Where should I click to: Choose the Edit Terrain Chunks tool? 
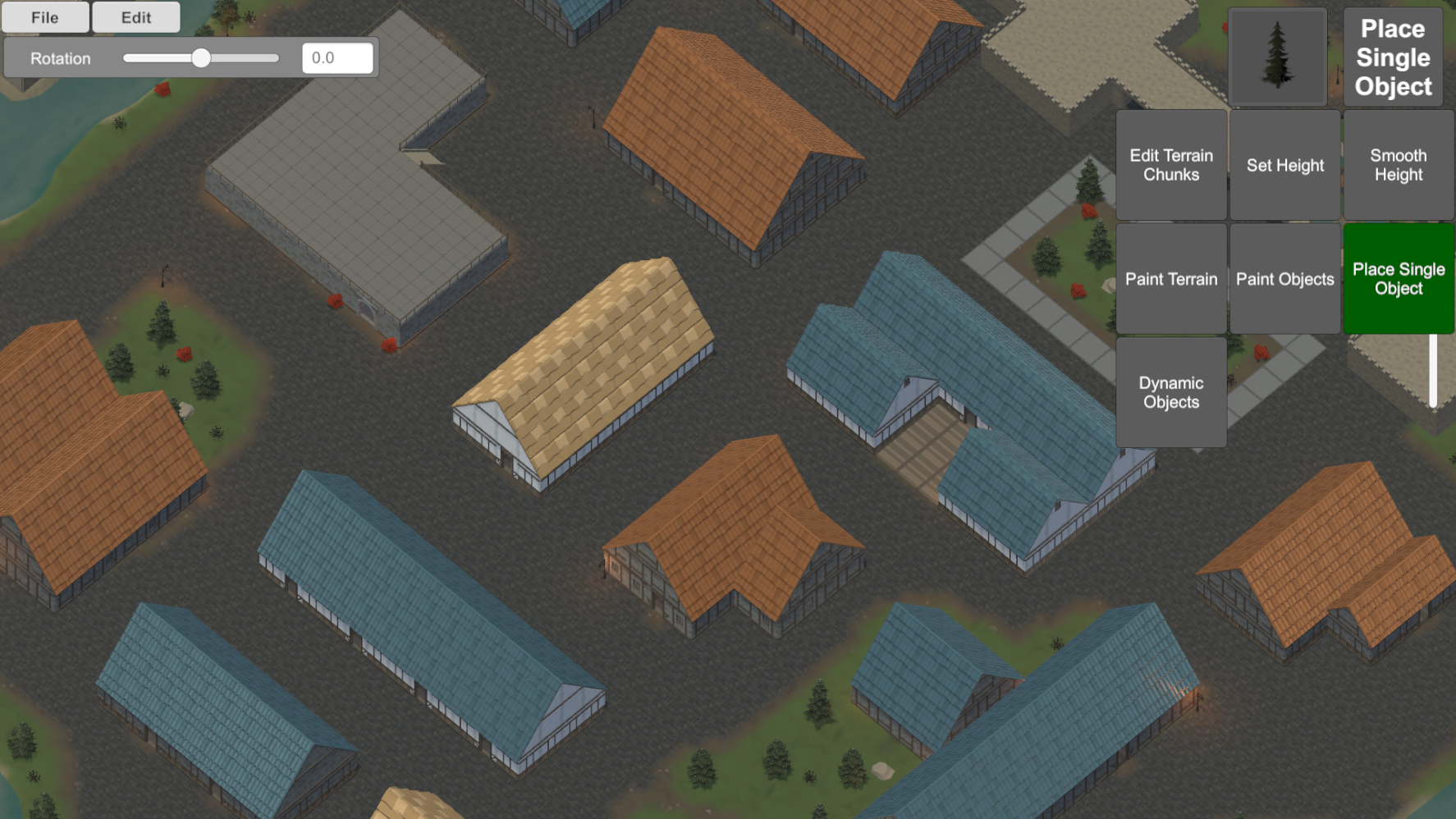coord(1171,165)
